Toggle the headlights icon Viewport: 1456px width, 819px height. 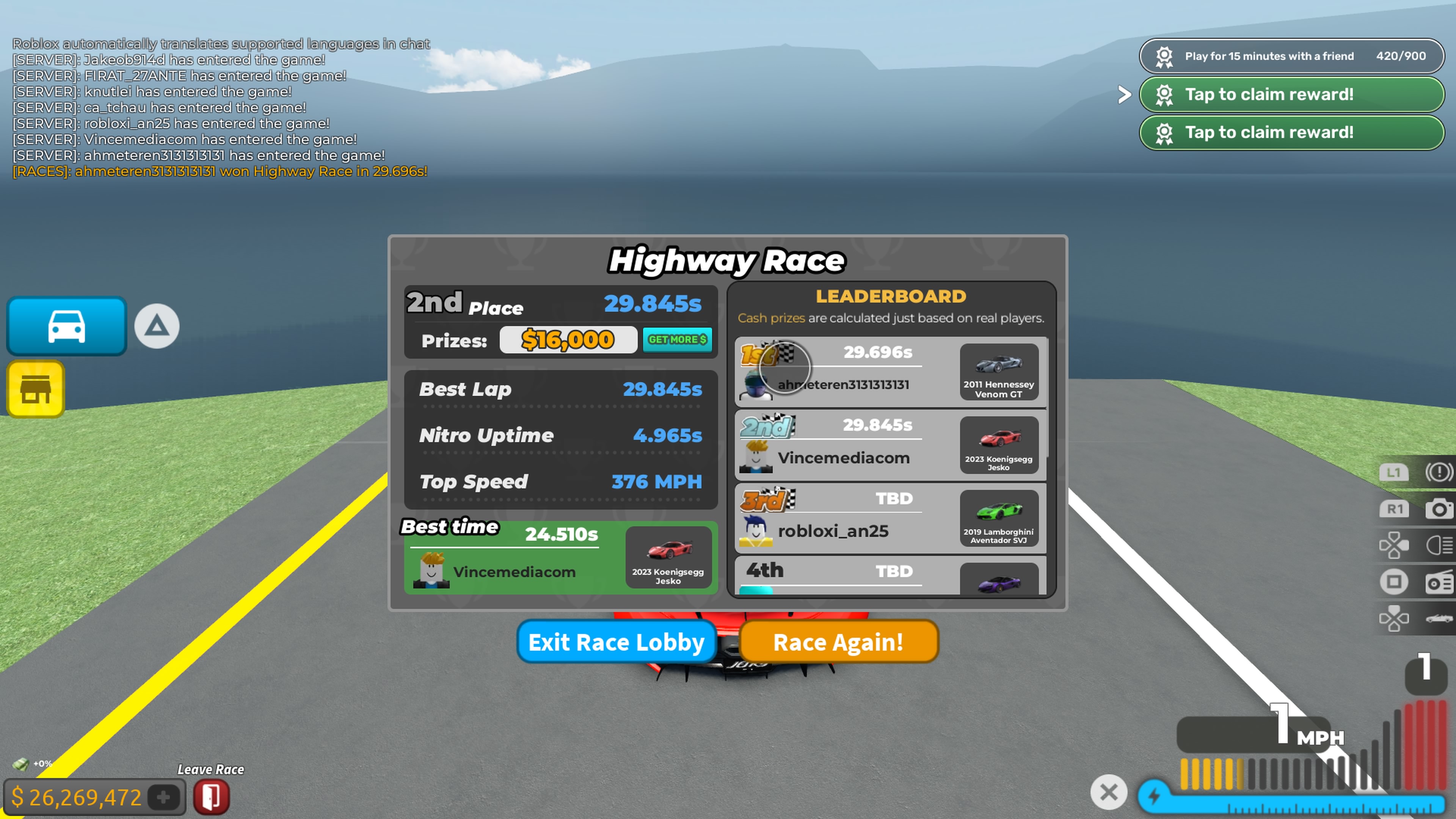point(1439,546)
